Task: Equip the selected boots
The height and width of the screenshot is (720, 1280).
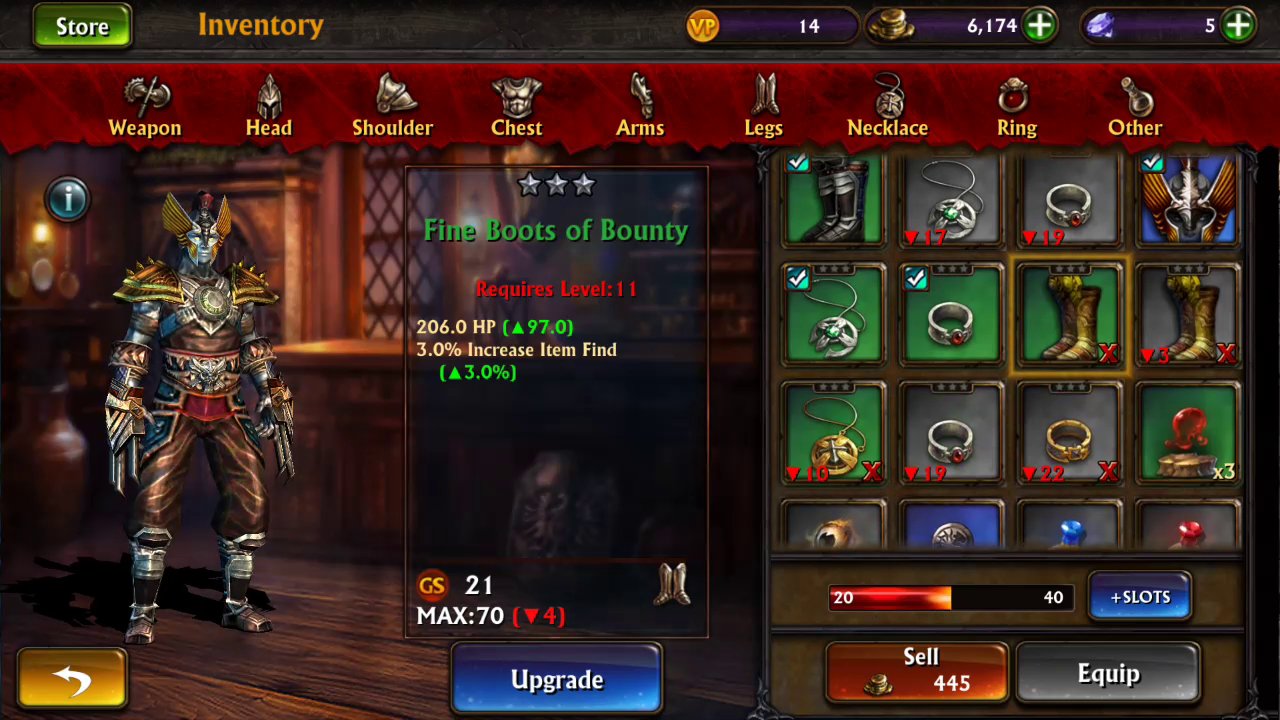Action: point(1108,673)
